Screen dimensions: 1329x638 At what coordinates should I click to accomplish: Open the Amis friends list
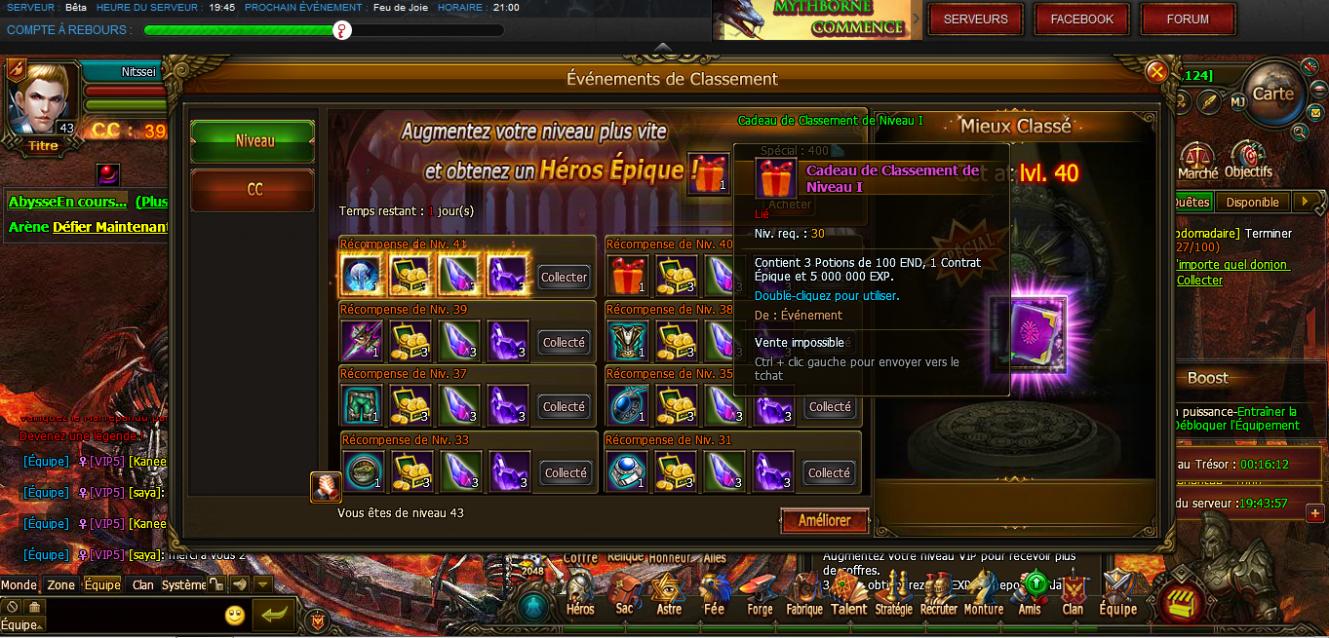click(x=1030, y=596)
